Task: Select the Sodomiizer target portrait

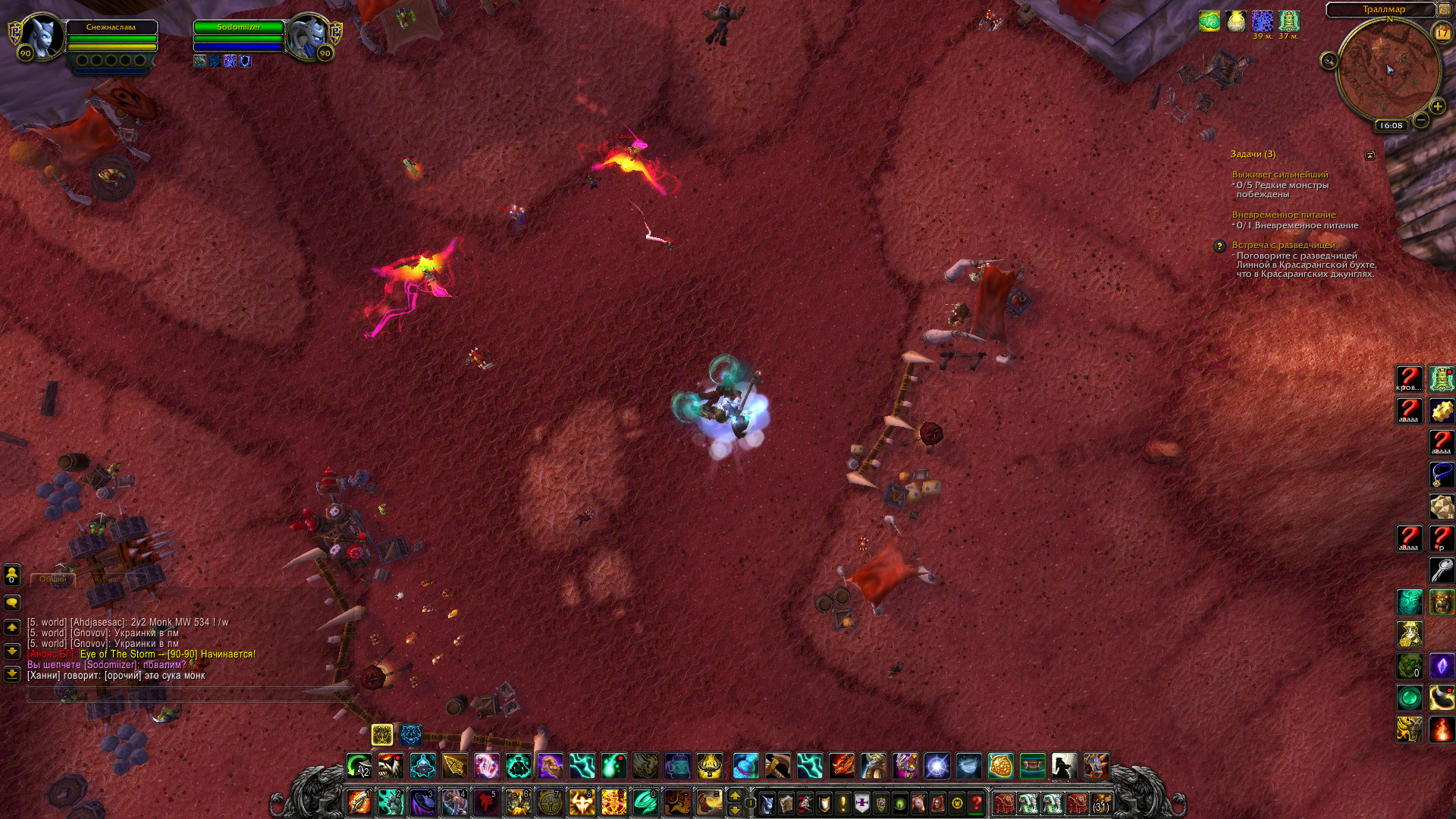Action: point(306,35)
